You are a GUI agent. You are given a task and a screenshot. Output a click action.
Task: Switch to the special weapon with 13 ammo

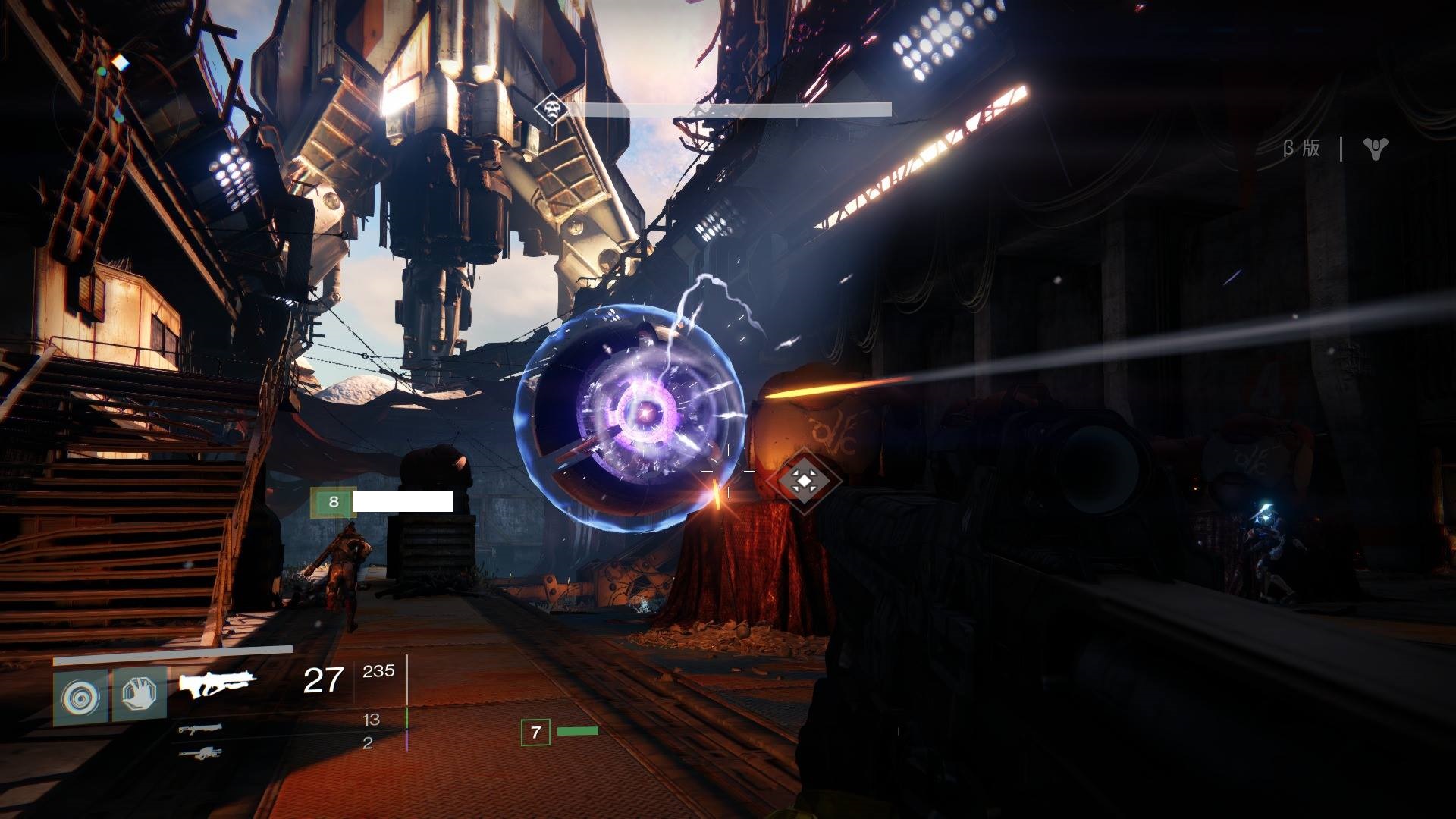(x=201, y=729)
